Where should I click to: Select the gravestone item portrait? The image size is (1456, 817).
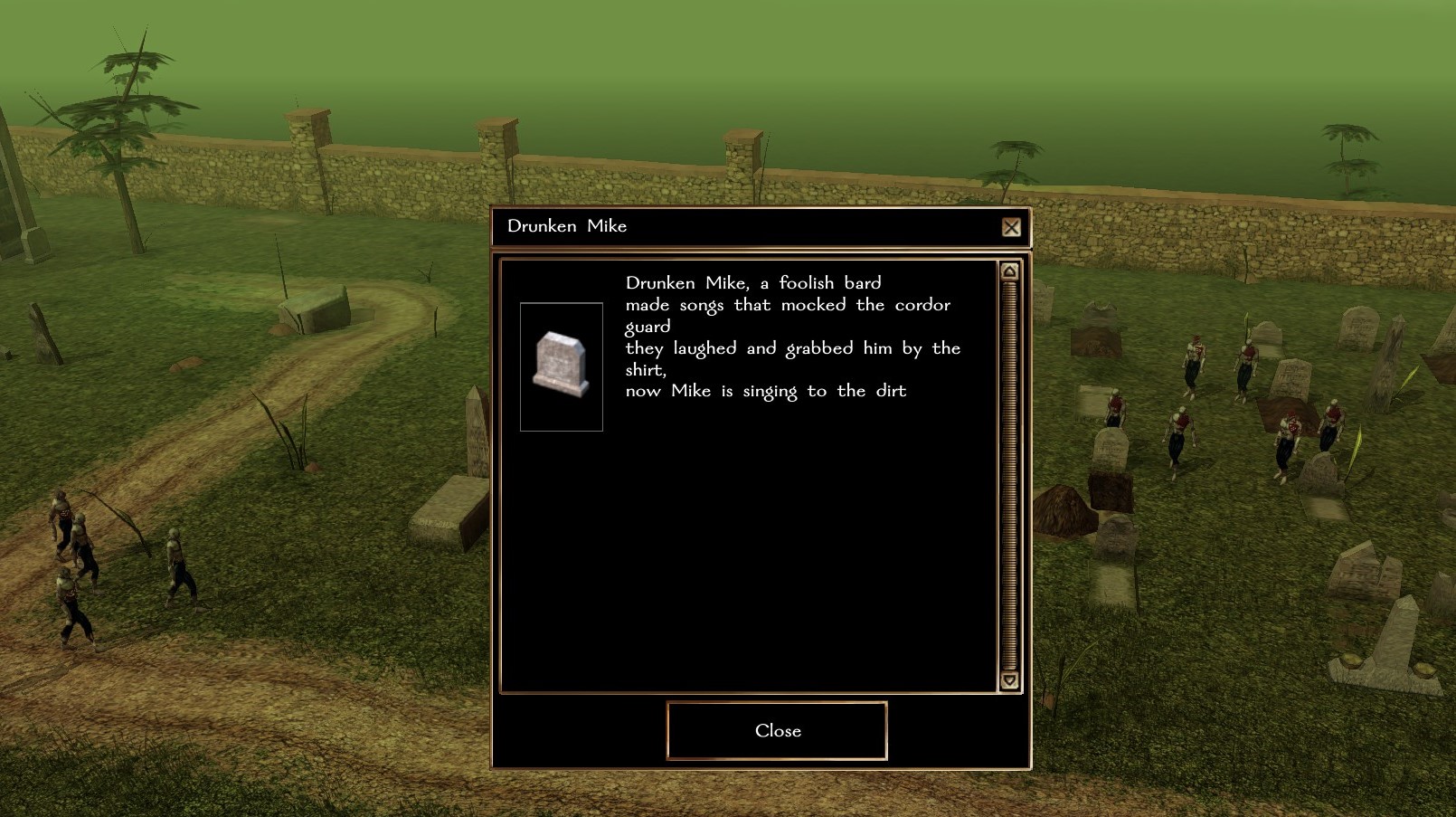562,366
